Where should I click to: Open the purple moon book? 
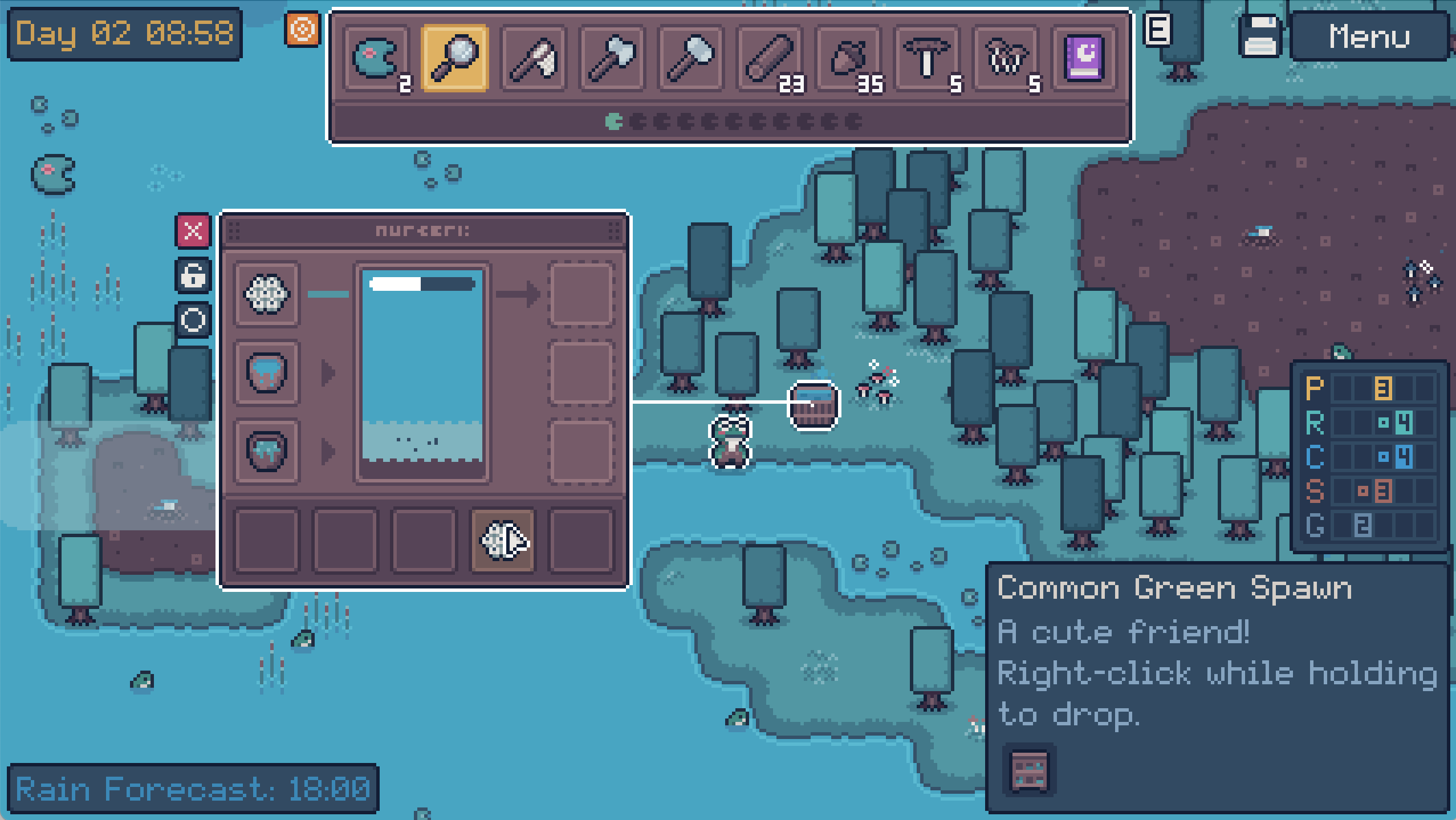pos(1084,58)
